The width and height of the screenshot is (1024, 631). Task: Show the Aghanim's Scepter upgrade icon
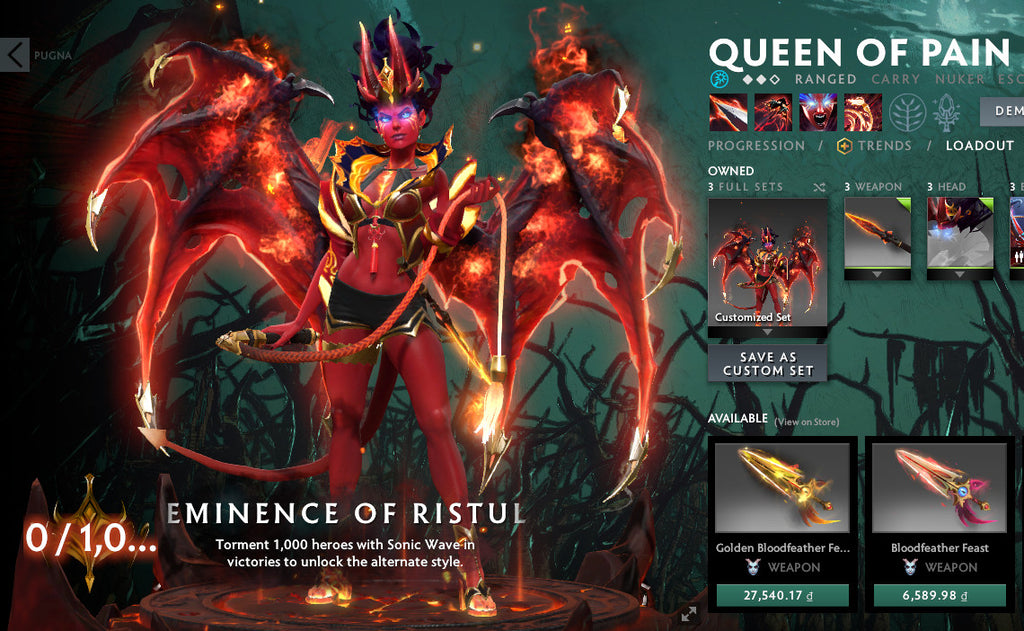[947, 113]
